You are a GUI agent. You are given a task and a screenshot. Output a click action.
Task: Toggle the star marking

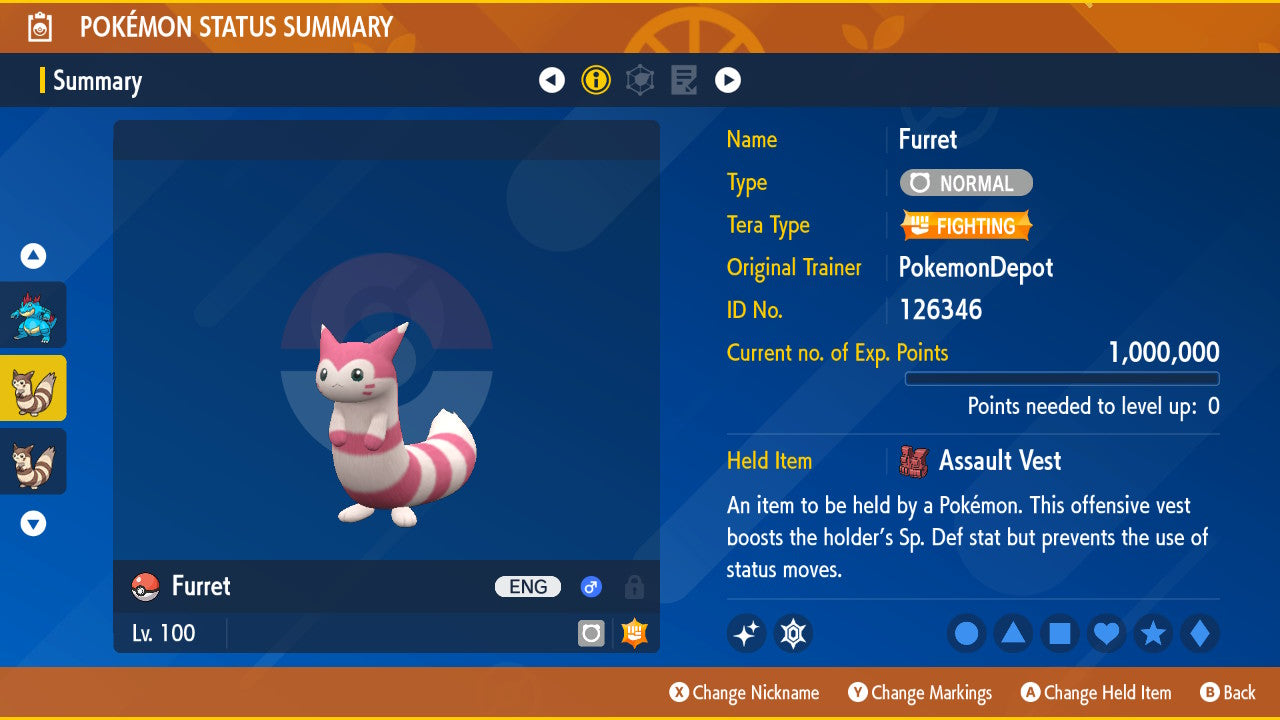pyautogui.click(x=1153, y=634)
